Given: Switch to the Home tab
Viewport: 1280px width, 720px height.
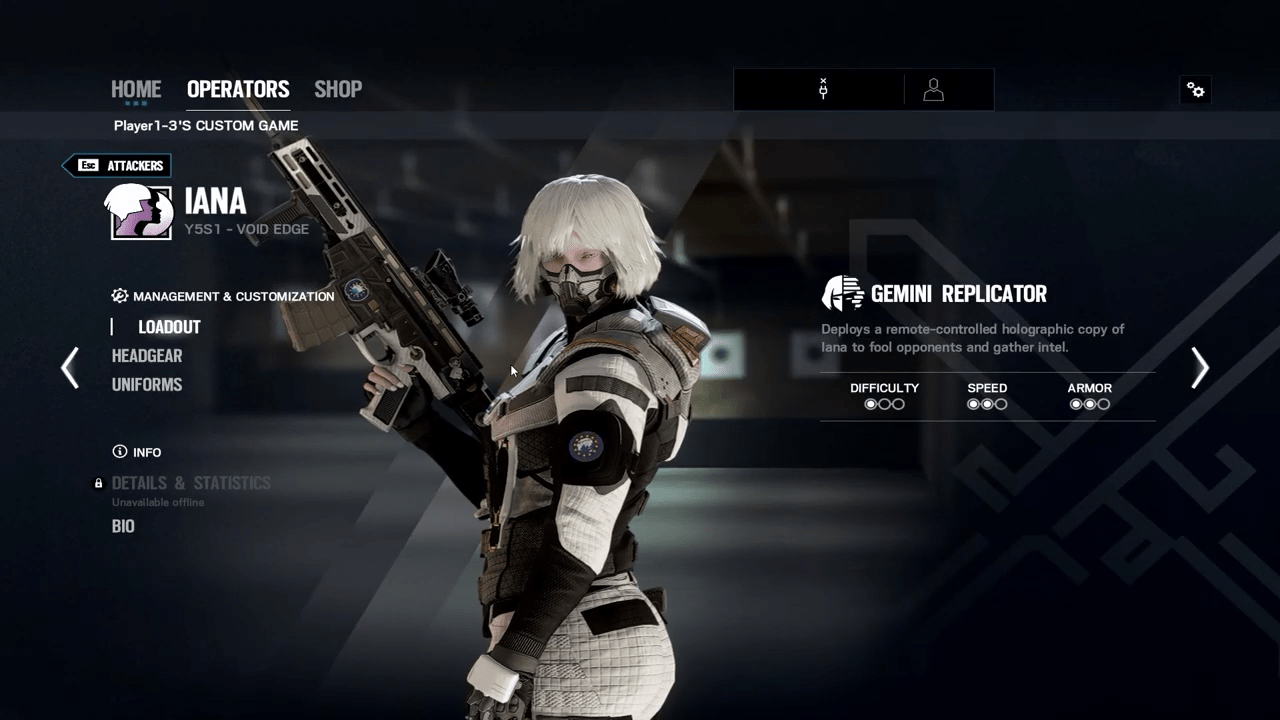Looking at the screenshot, I should [x=136, y=89].
